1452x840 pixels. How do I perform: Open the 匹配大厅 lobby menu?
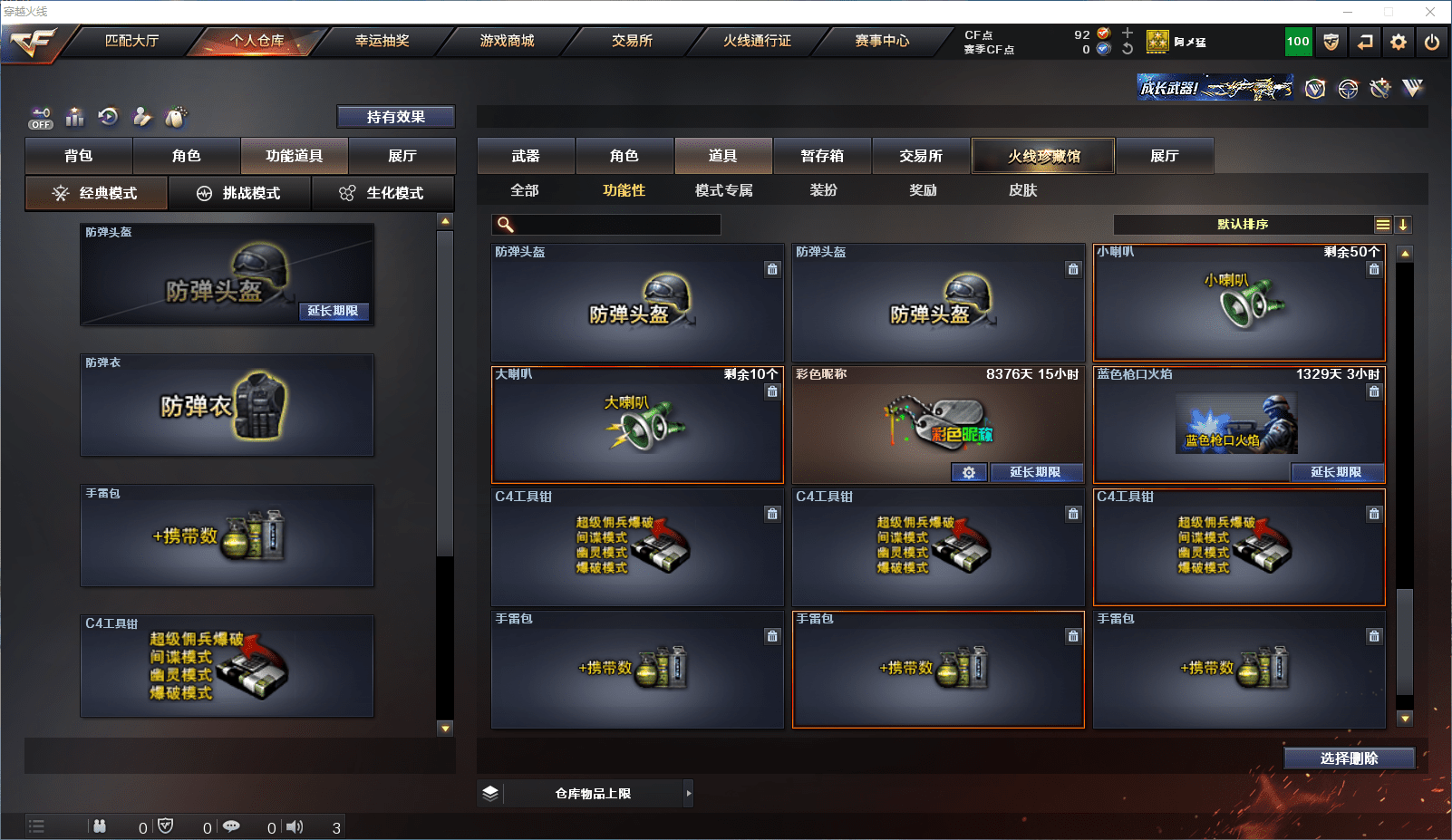coord(131,41)
